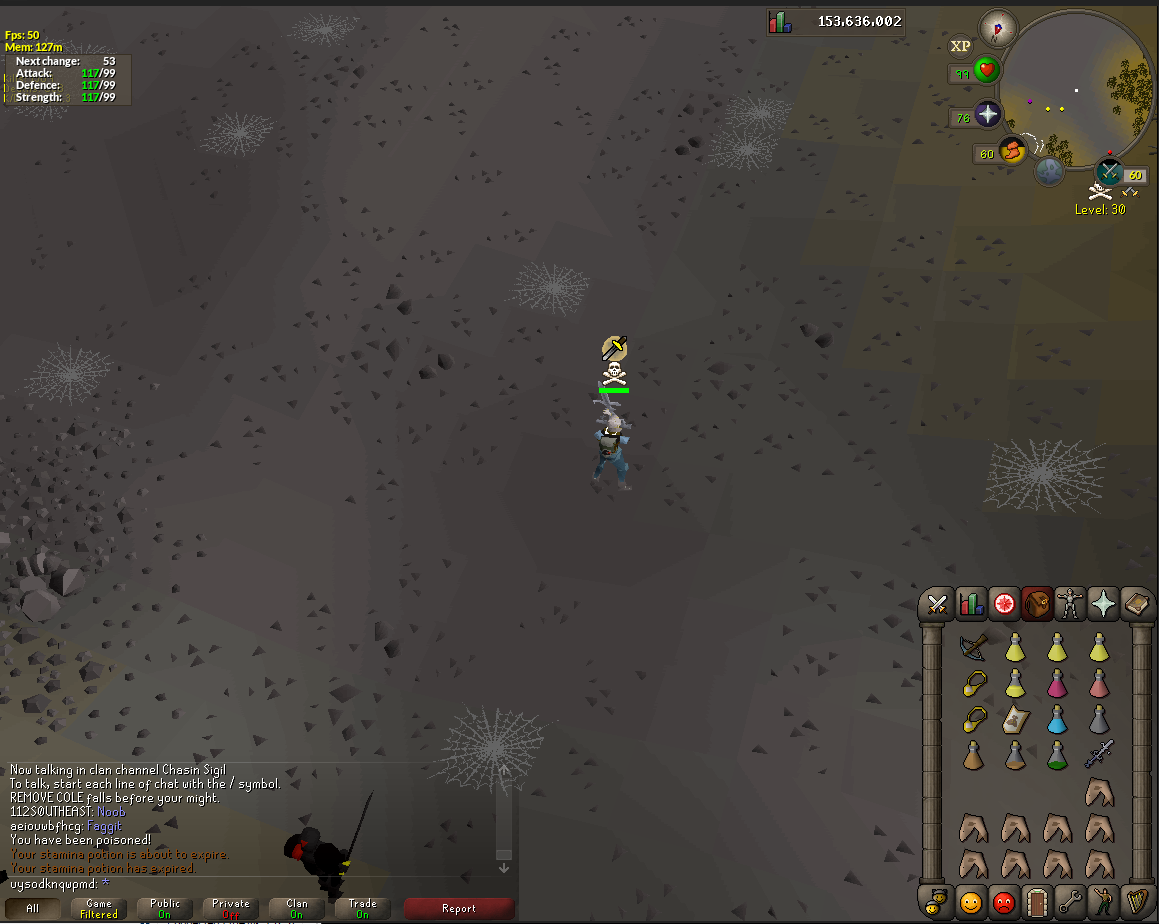This screenshot has height=924, width=1159.
Task: Select the green potion in inventory
Action: tap(1057, 754)
